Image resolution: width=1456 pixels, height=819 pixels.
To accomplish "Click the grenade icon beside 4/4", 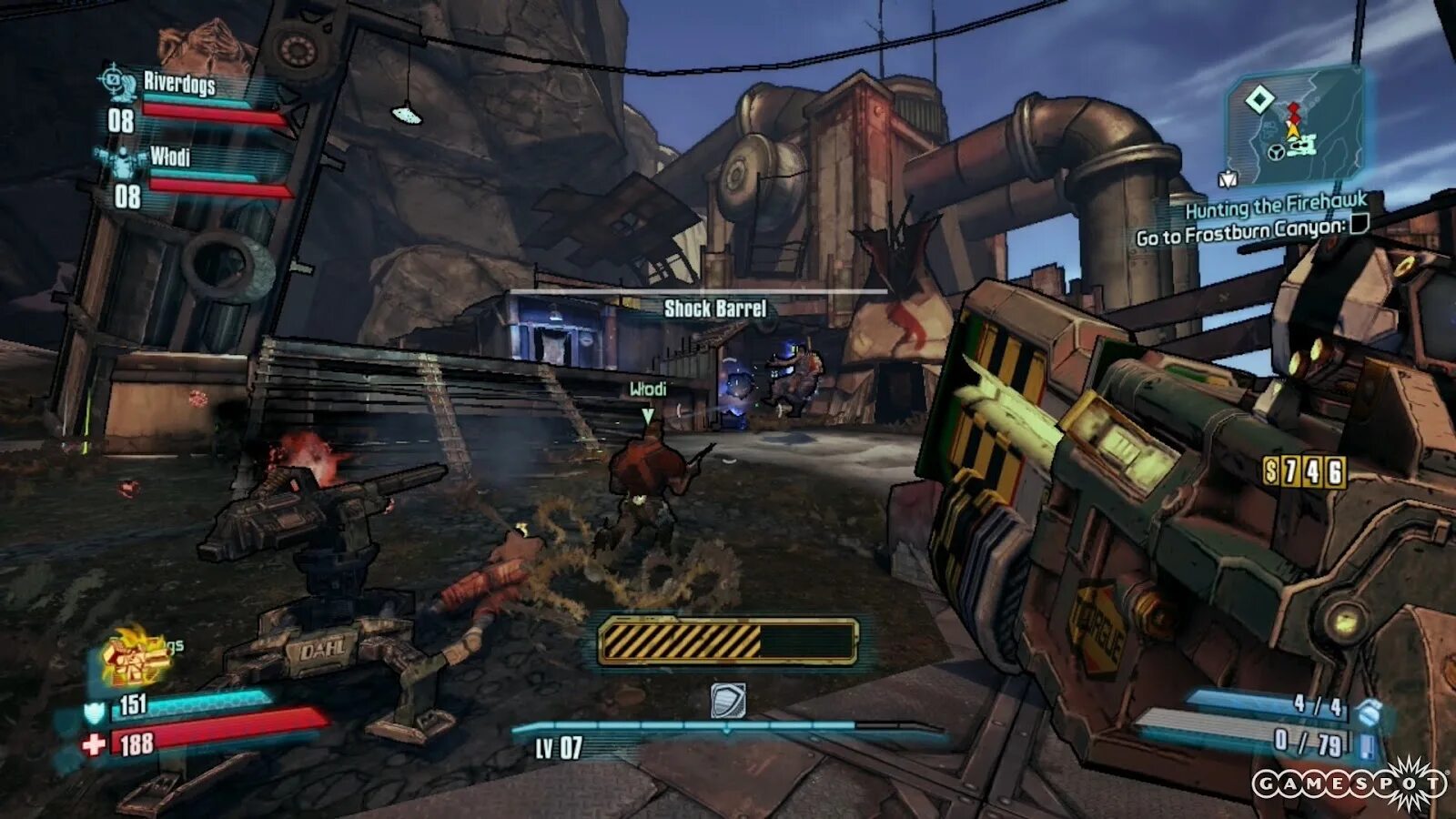I will [x=1366, y=713].
